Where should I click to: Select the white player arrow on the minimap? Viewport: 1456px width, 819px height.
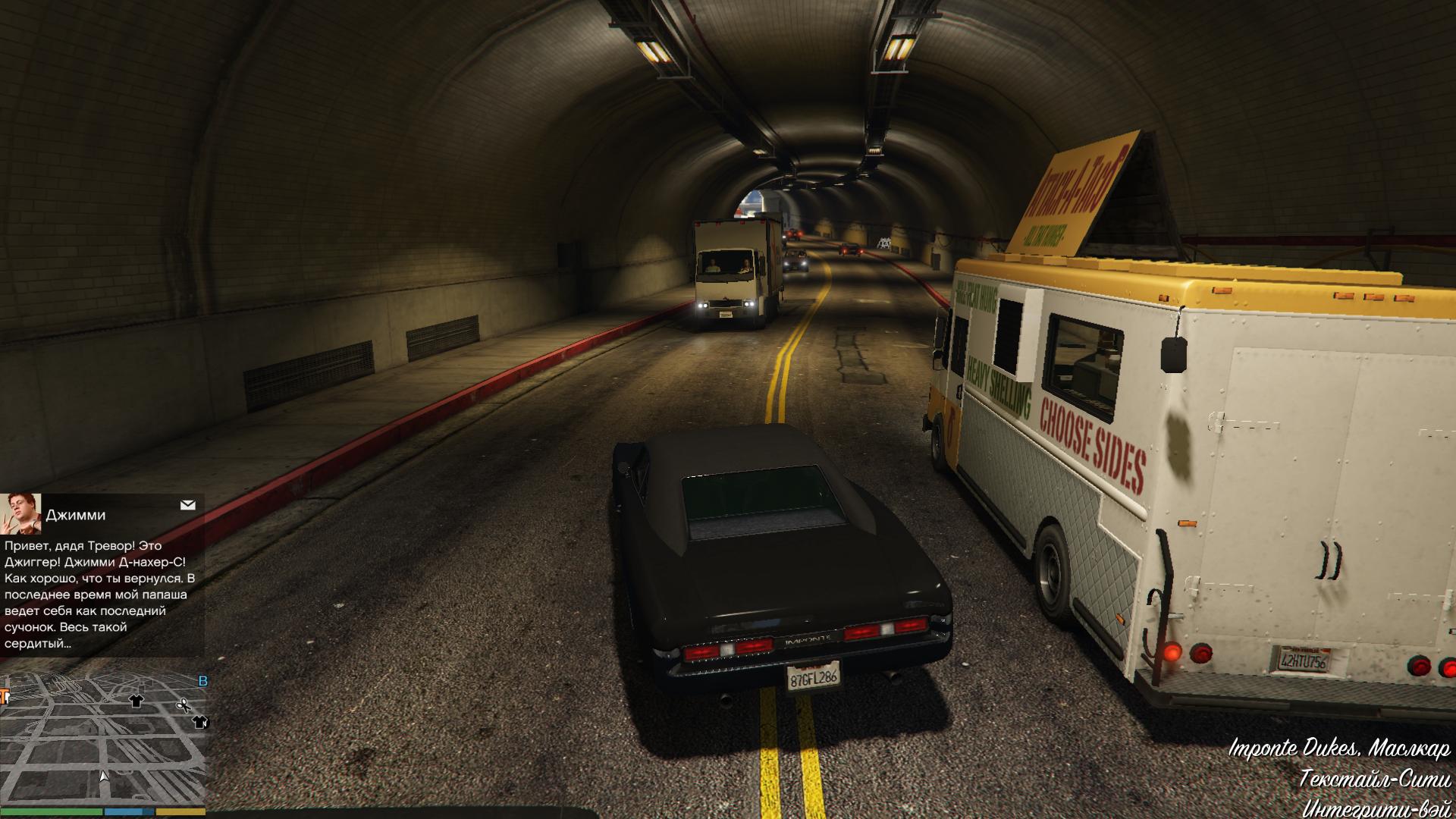[104, 776]
